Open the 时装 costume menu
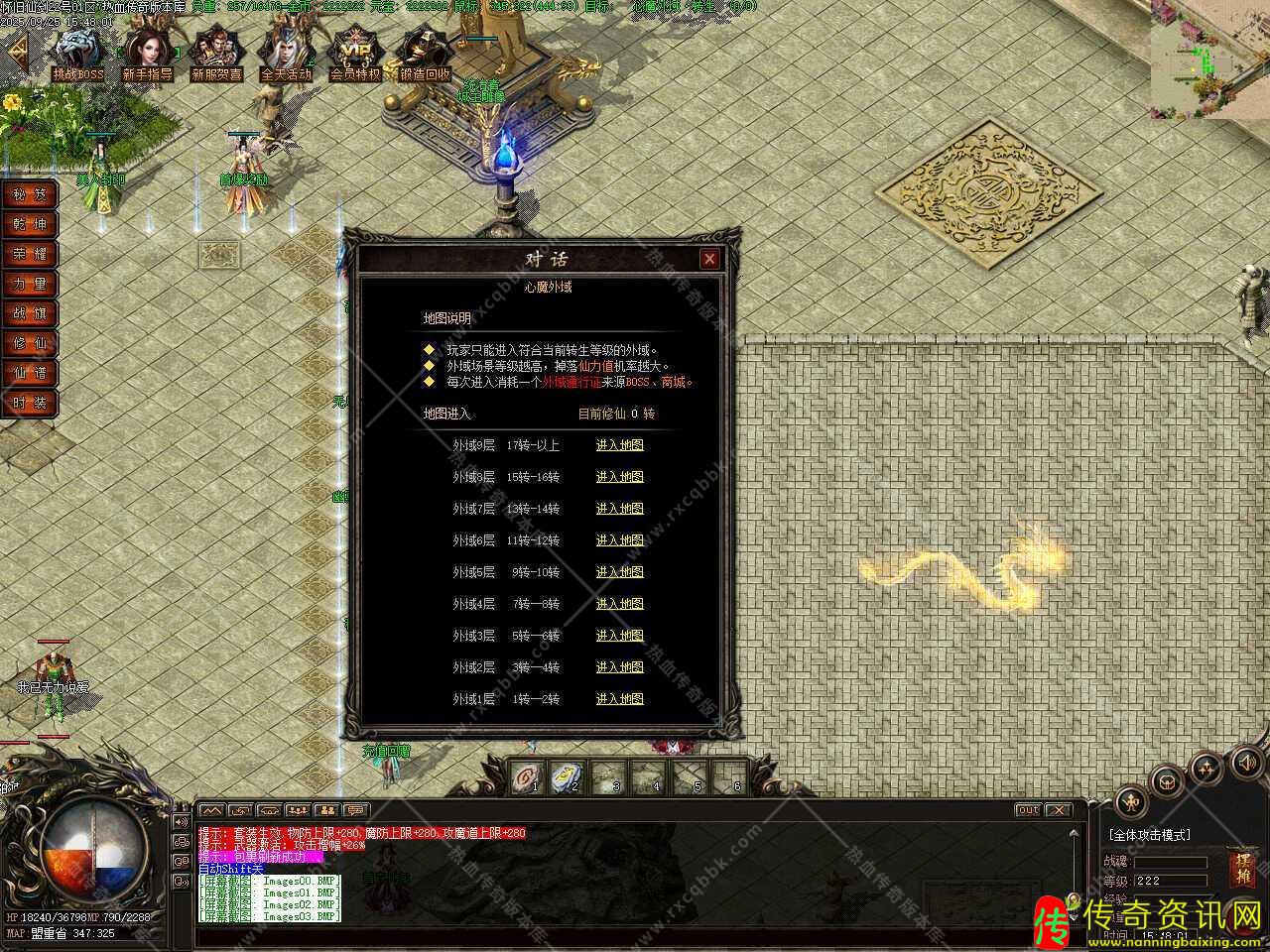The width and height of the screenshot is (1270, 952). [x=29, y=403]
